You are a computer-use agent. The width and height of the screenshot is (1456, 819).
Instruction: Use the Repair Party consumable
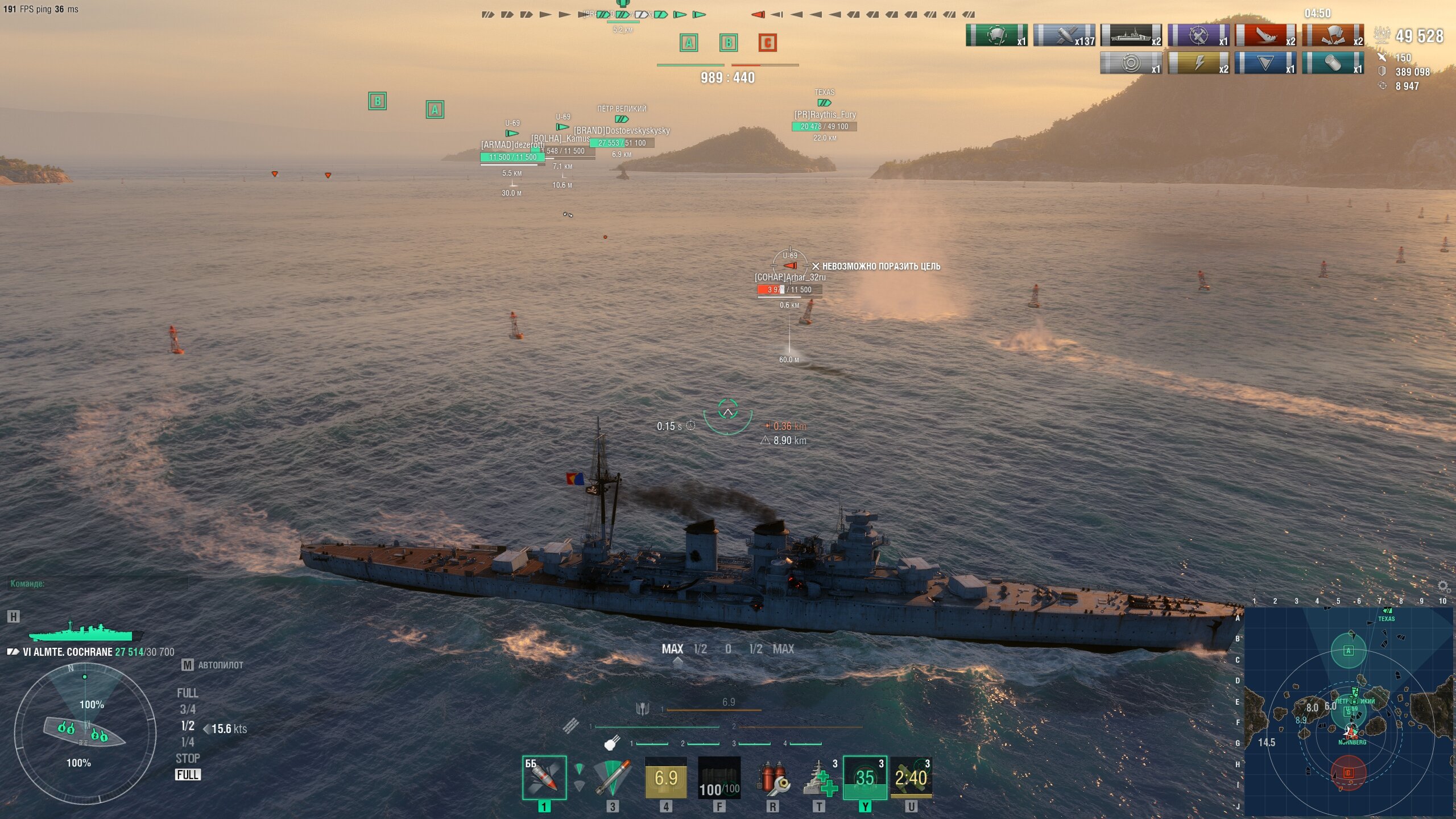click(x=819, y=777)
